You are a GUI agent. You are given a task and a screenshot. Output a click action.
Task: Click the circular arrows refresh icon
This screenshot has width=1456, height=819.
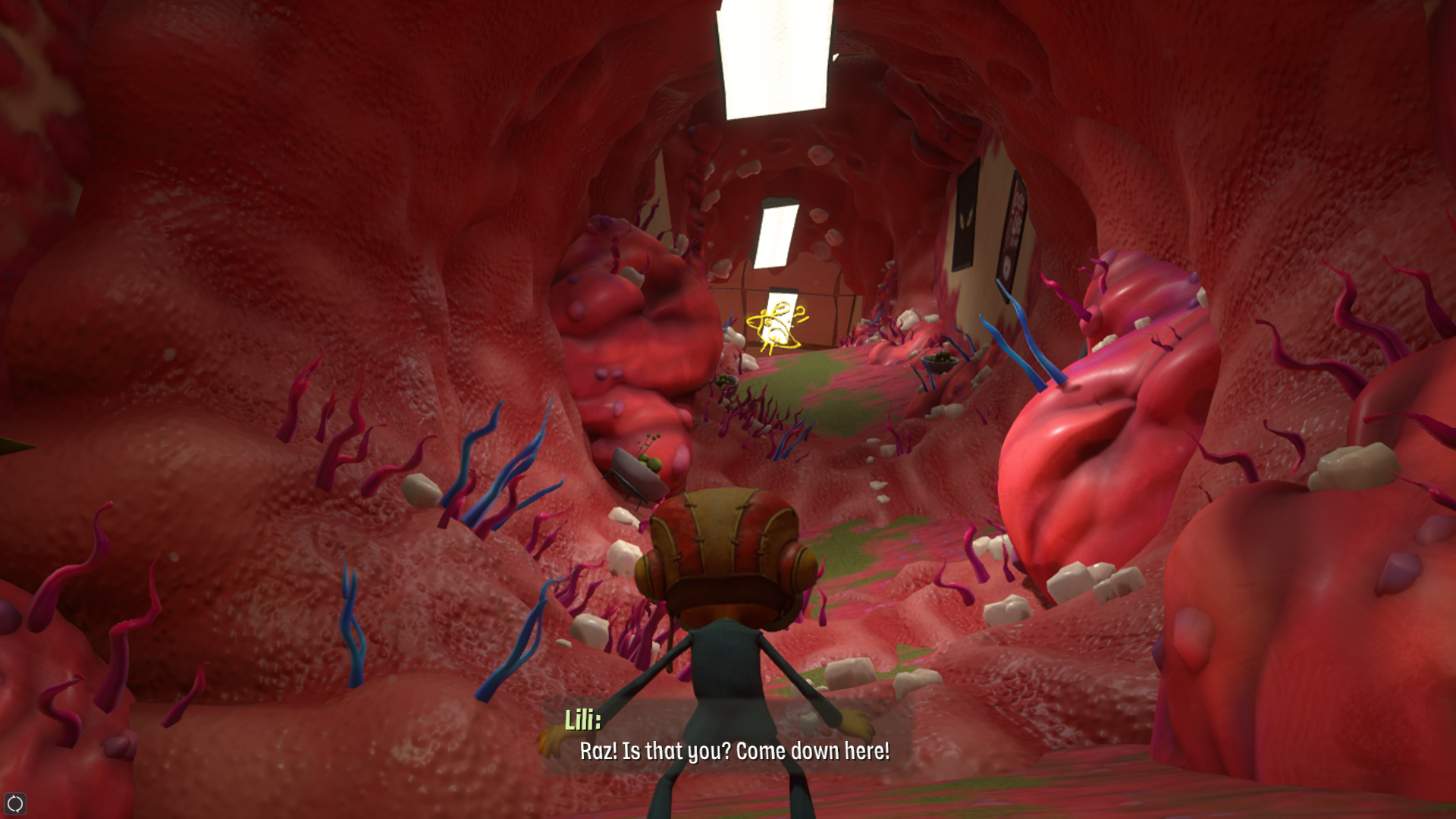15,803
